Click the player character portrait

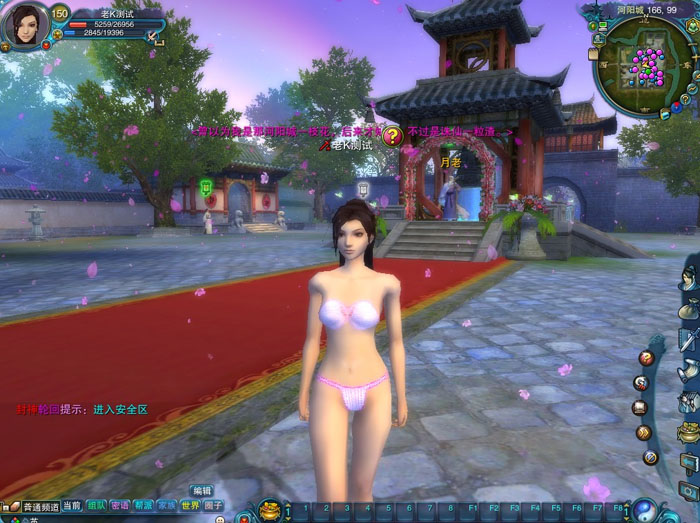(x=25, y=24)
